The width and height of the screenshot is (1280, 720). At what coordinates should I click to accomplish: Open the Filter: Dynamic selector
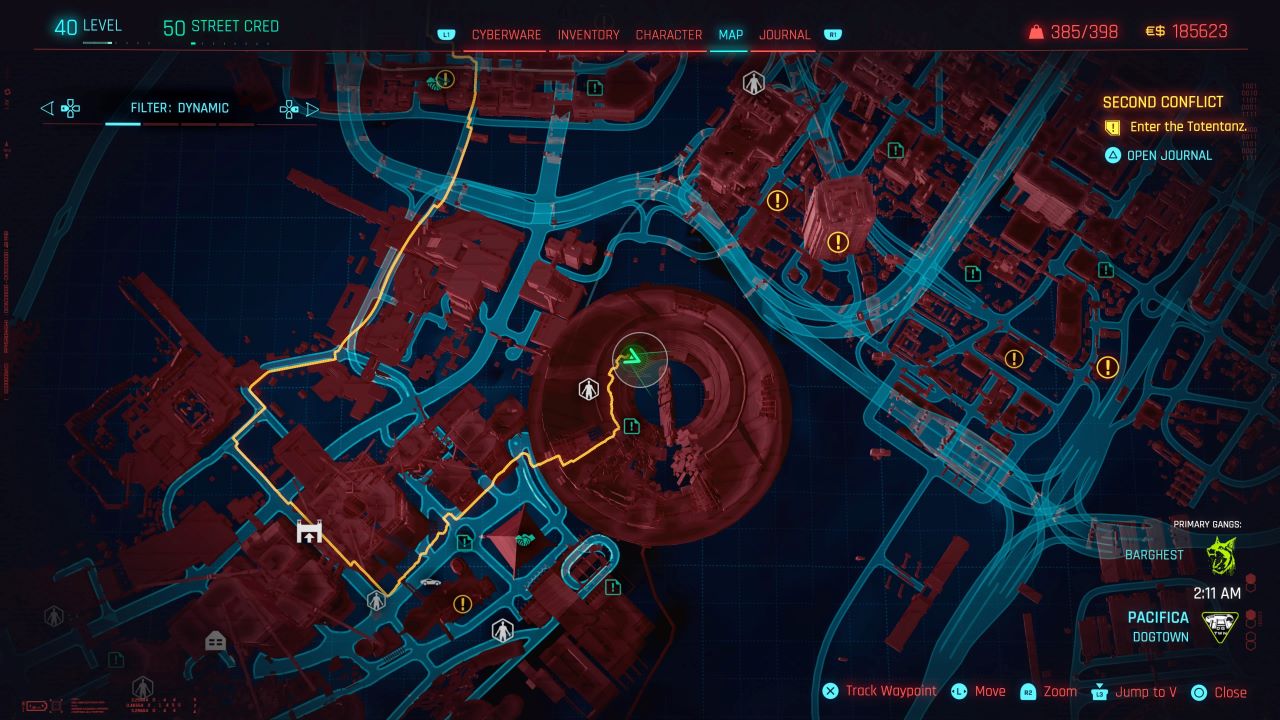click(180, 107)
